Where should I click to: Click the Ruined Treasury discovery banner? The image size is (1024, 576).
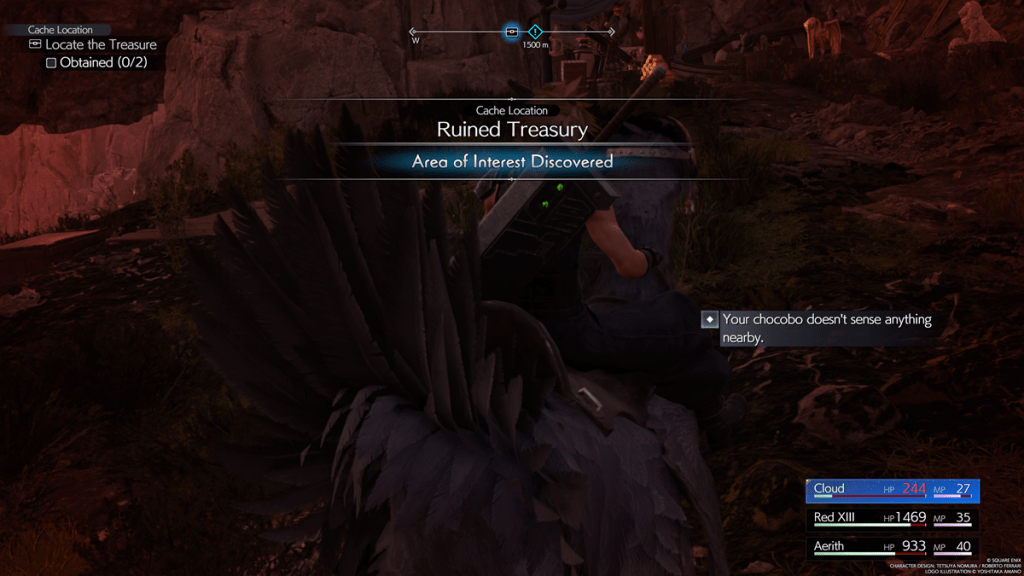click(512, 130)
